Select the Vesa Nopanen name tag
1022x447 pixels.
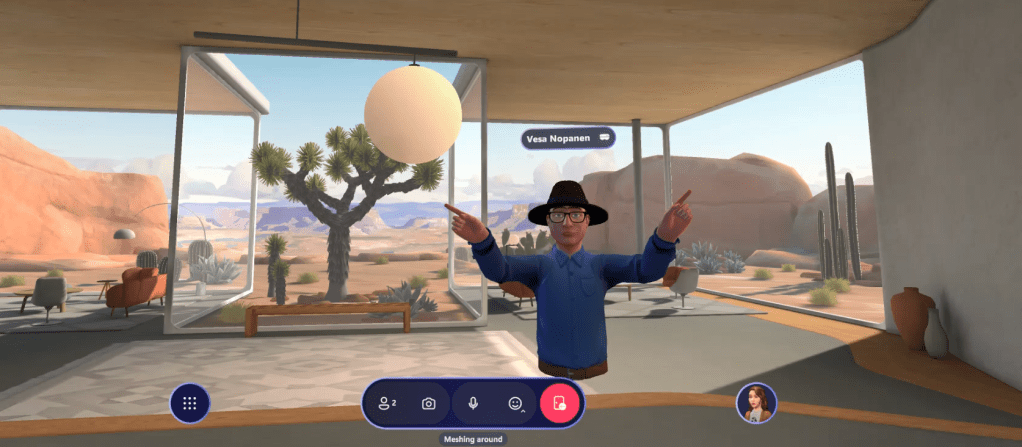(567, 138)
